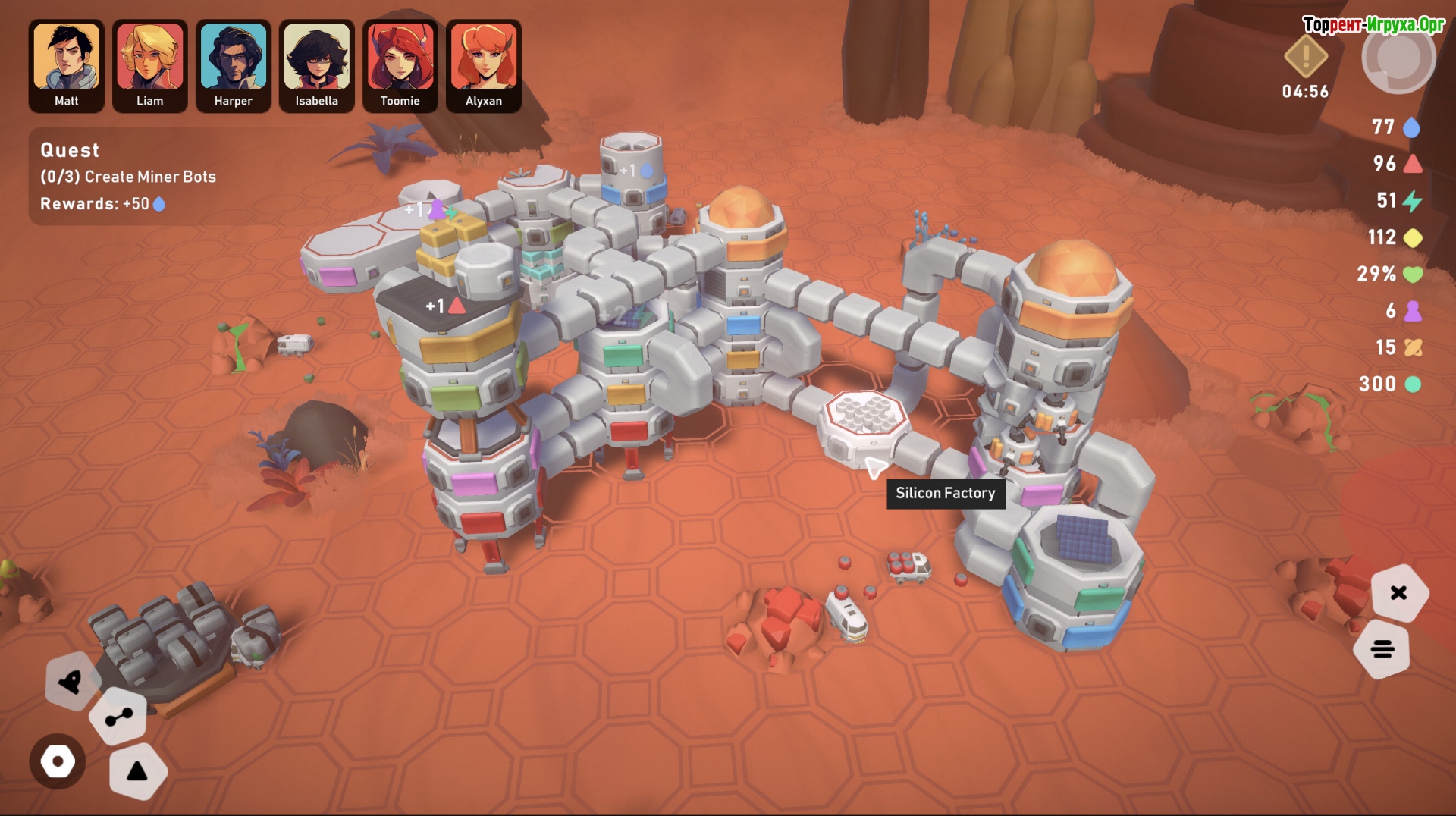The height and width of the screenshot is (816, 1456).
Task: Pick Toomie from the crew portraits
Action: click(400, 65)
